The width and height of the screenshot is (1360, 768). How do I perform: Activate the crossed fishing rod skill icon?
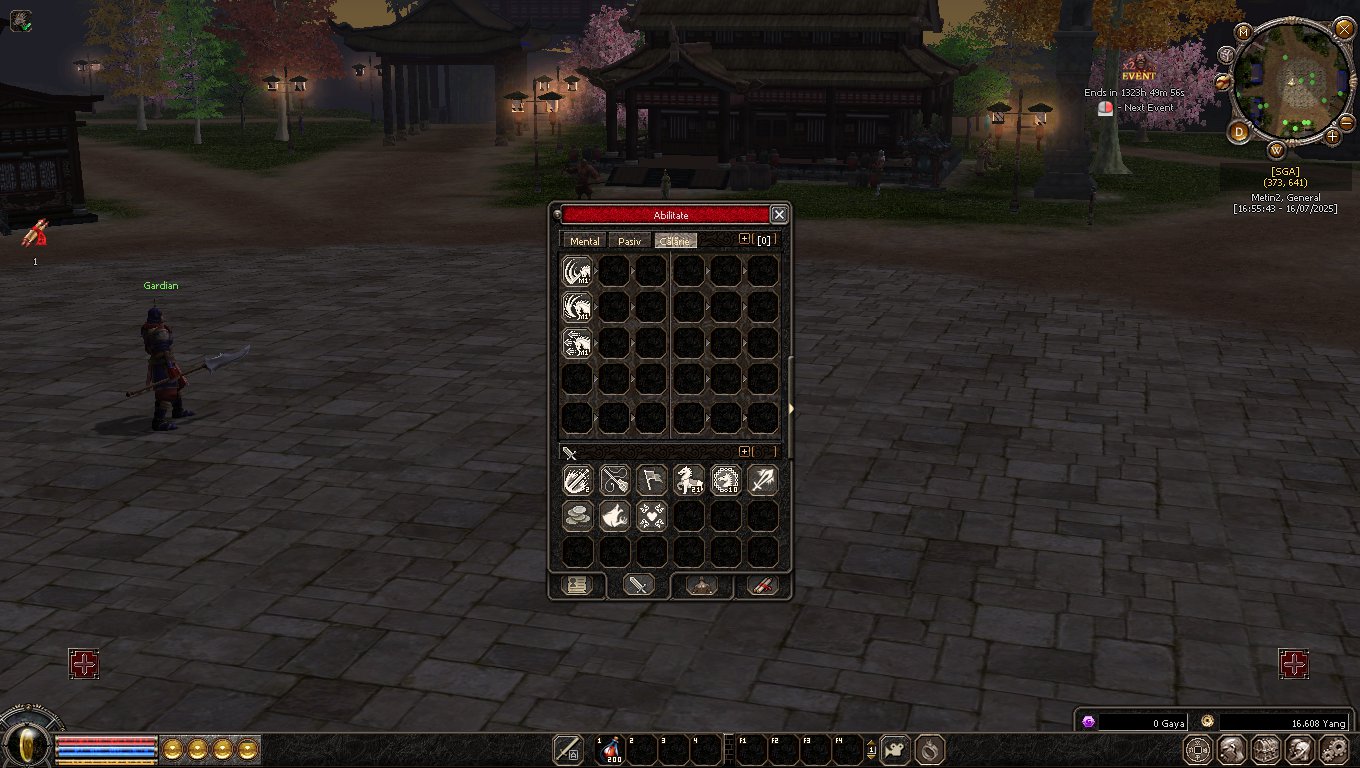[614, 480]
